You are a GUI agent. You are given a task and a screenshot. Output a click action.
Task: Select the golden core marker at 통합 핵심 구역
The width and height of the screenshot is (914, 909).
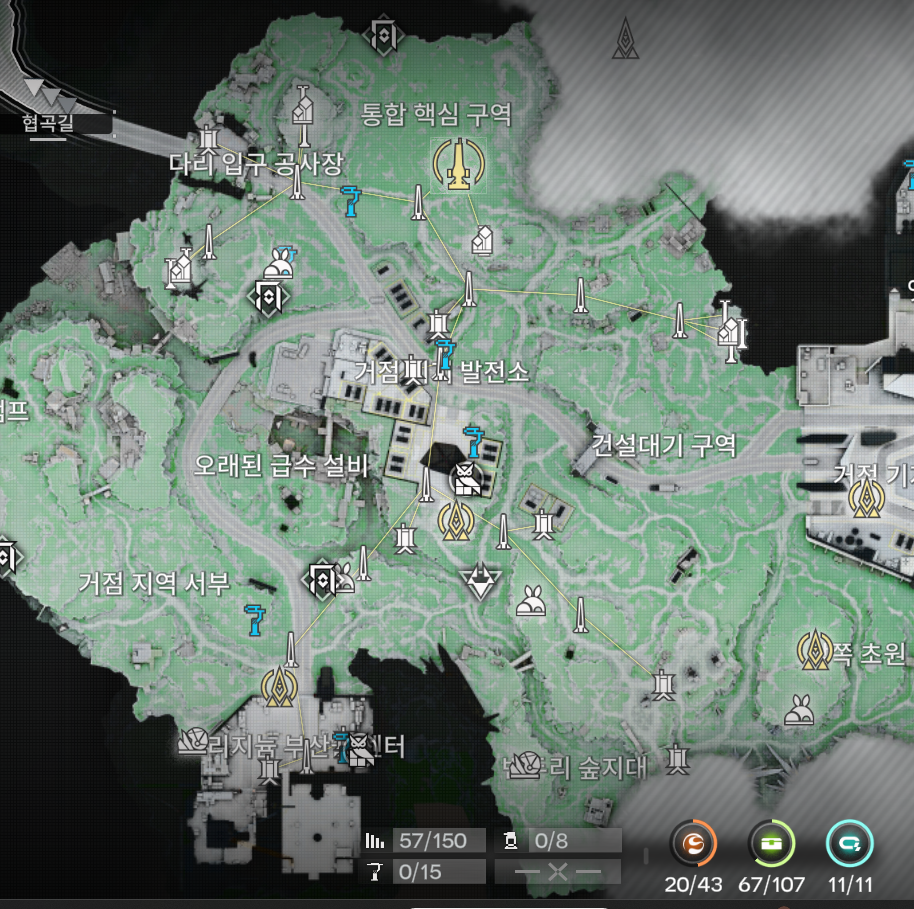point(457,163)
